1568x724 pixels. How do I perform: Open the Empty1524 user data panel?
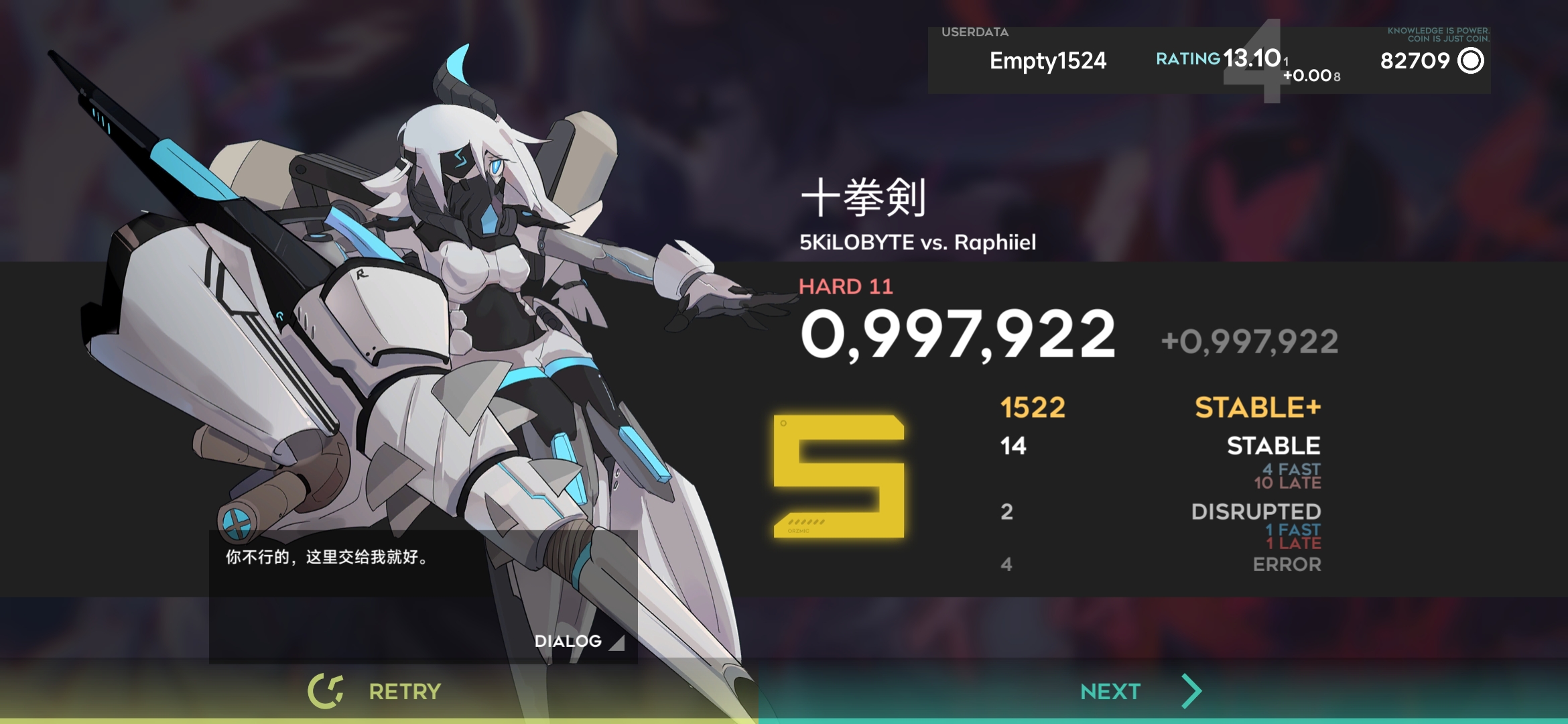click(x=1047, y=61)
